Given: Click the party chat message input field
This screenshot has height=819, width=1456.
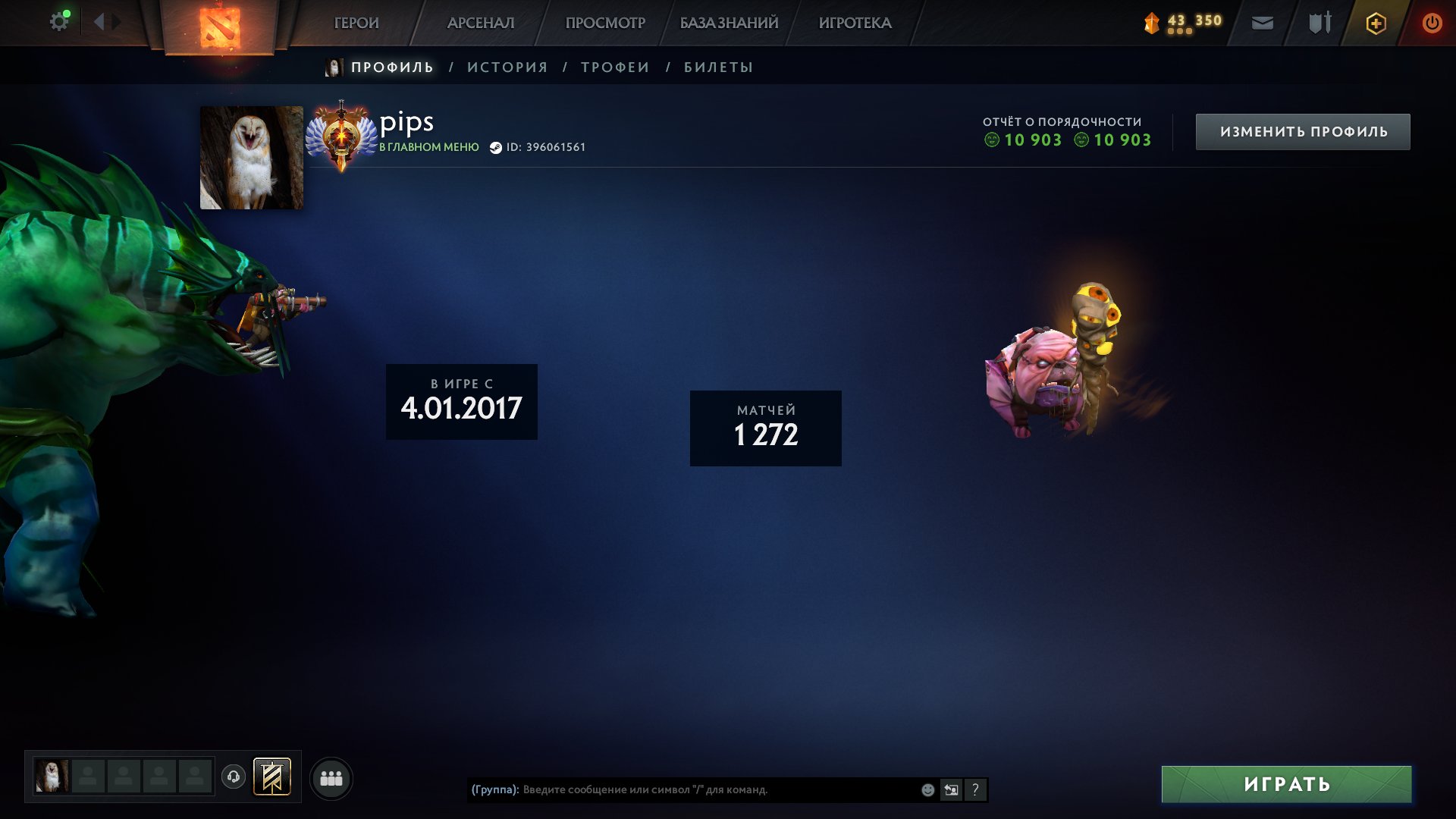Looking at the screenshot, I should tap(682, 789).
